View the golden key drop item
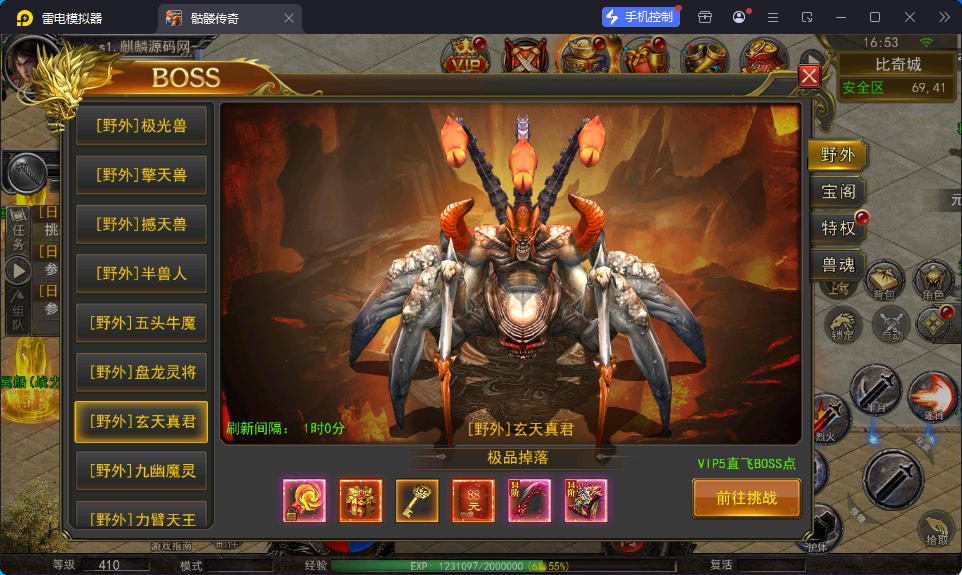This screenshot has width=962, height=575. (x=417, y=500)
